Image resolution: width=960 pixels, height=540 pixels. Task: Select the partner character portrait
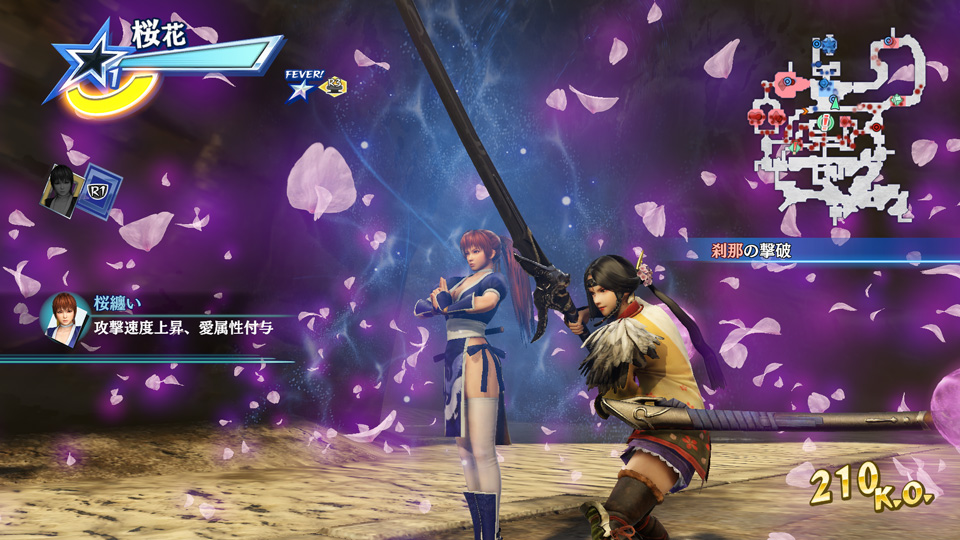62,188
